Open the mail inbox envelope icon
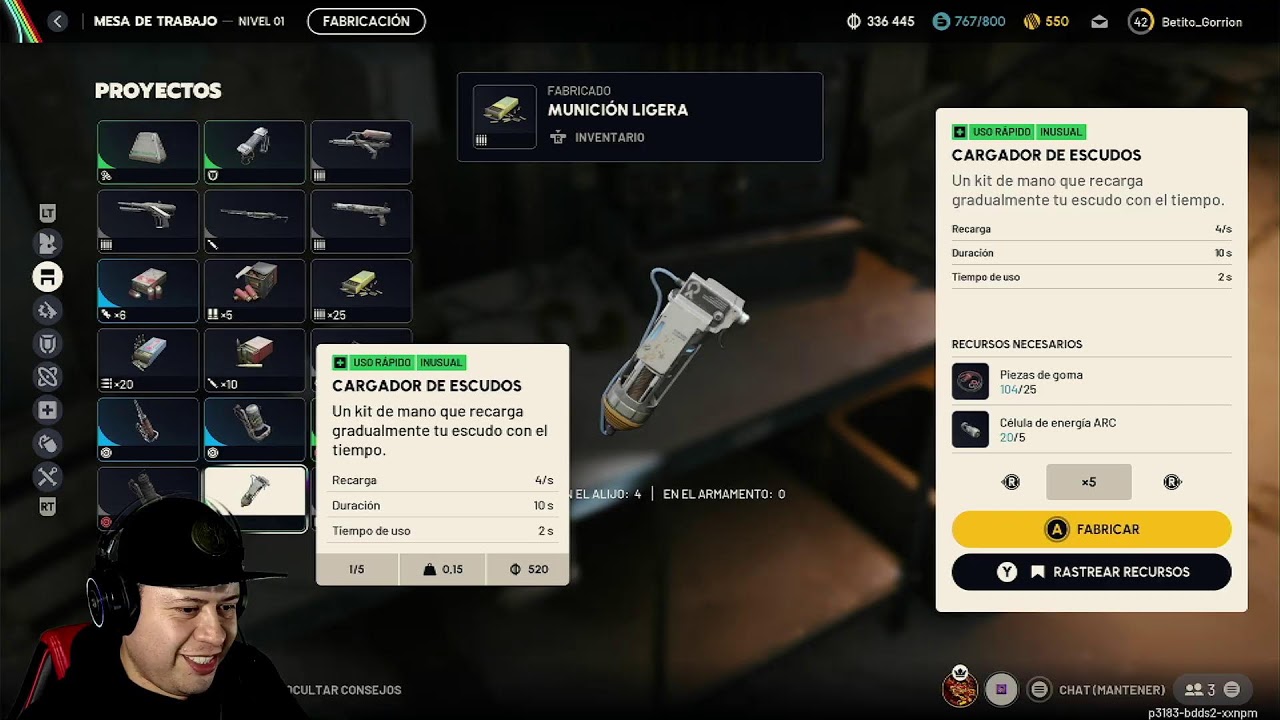 click(1099, 21)
